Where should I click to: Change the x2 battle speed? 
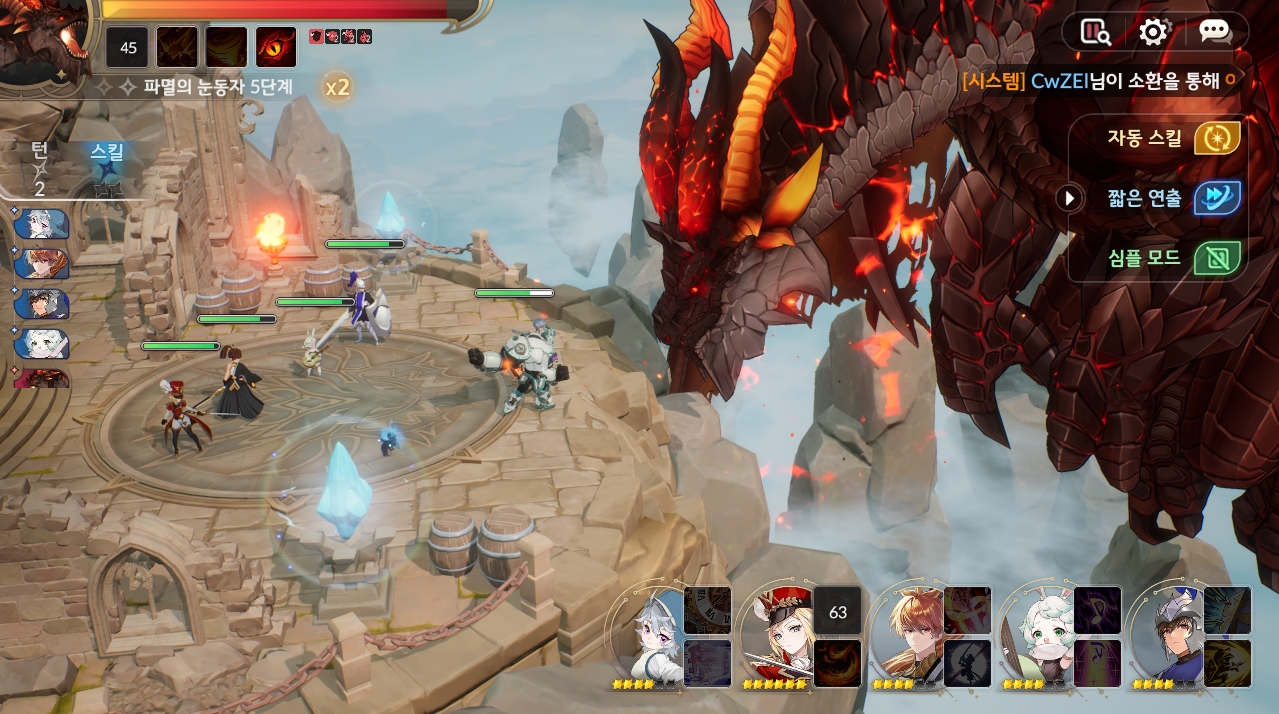tap(337, 87)
